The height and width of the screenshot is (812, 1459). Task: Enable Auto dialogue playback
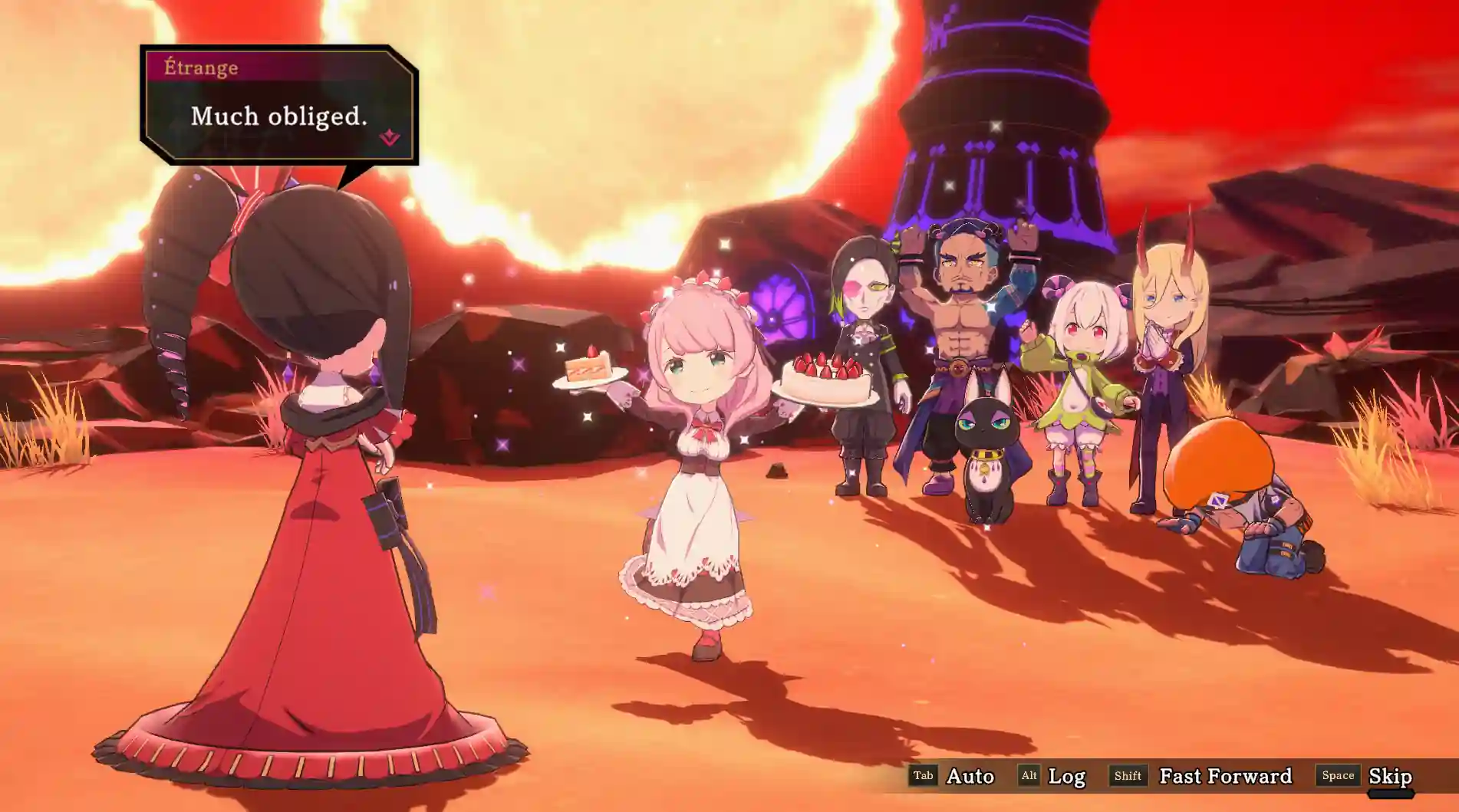(969, 776)
